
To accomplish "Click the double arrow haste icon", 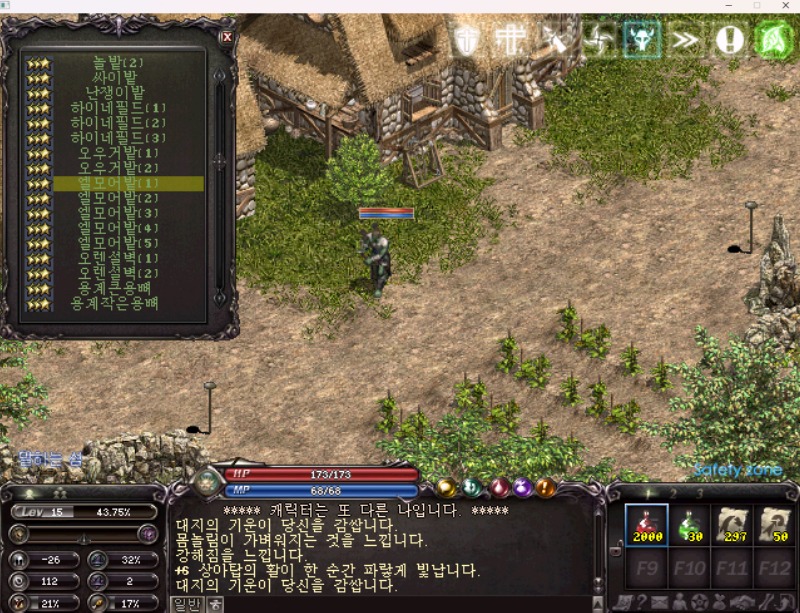I will pyautogui.click(x=685, y=40).
